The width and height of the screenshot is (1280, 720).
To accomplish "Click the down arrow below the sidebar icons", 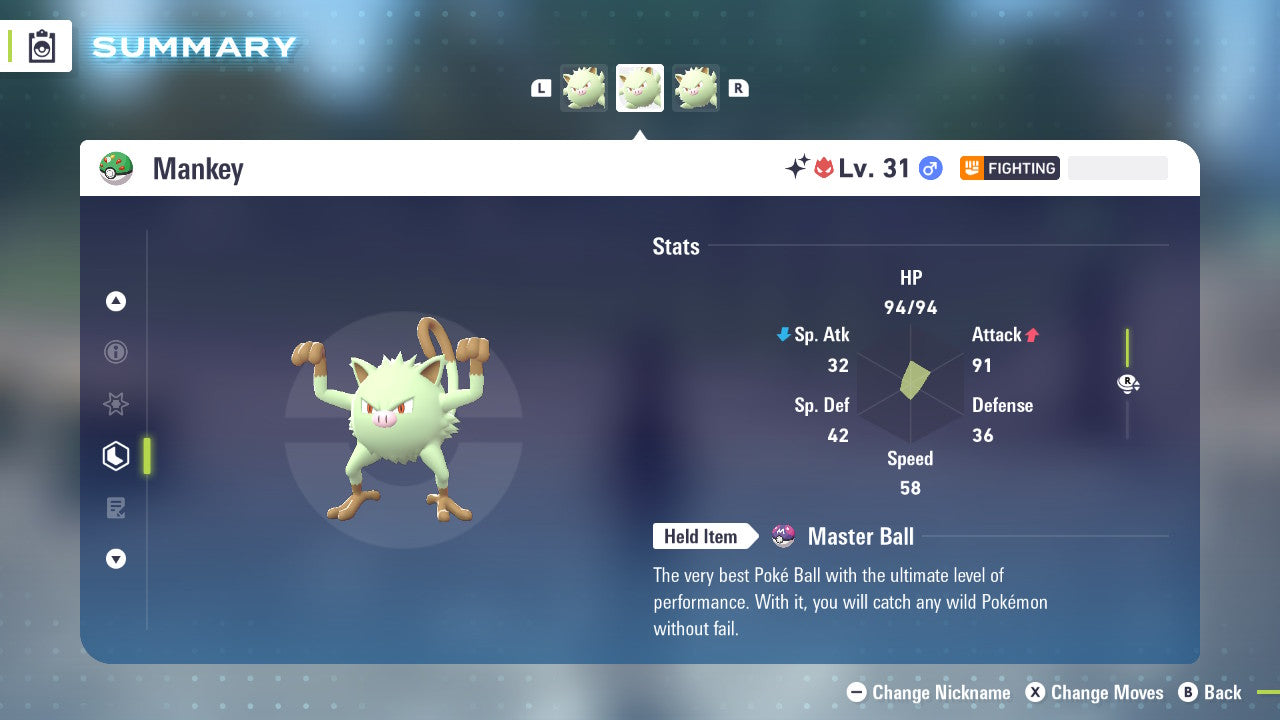I will click(x=115, y=559).
